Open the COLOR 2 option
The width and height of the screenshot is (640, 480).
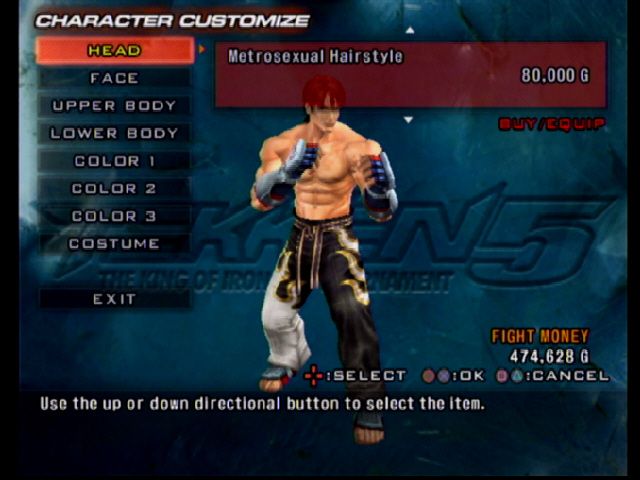(x=114, y=188)
